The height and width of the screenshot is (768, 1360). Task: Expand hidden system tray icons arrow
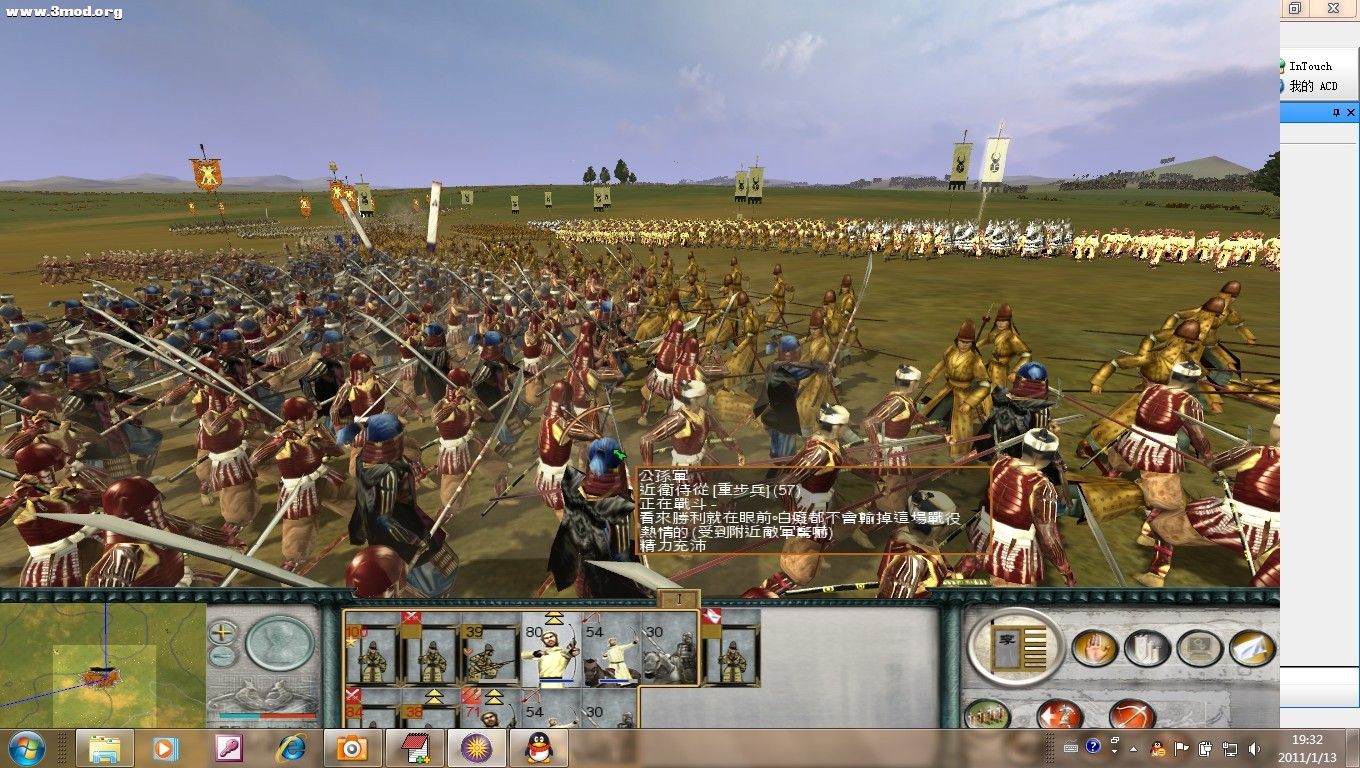point(1131,748)
